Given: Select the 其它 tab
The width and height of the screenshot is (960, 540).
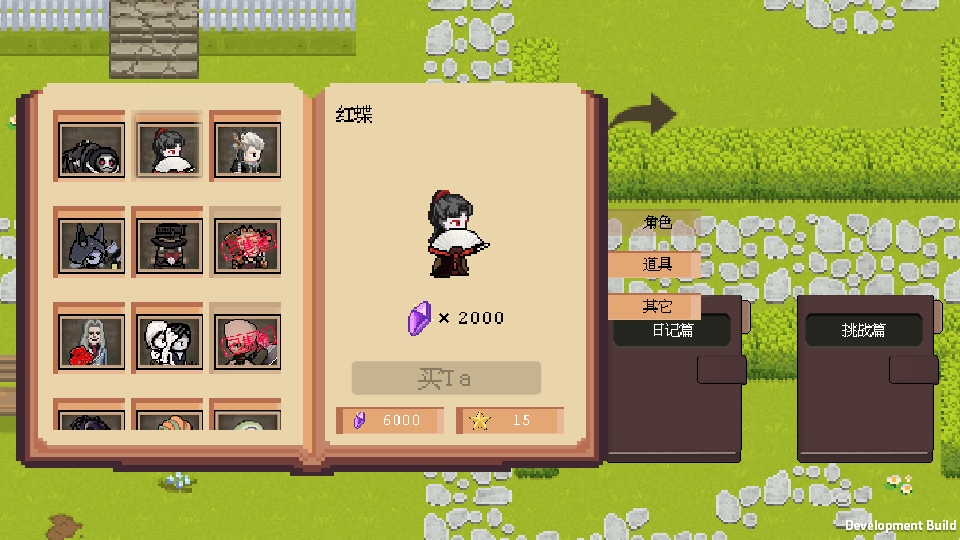Looking at the screenshot, I should click(656, 306).
